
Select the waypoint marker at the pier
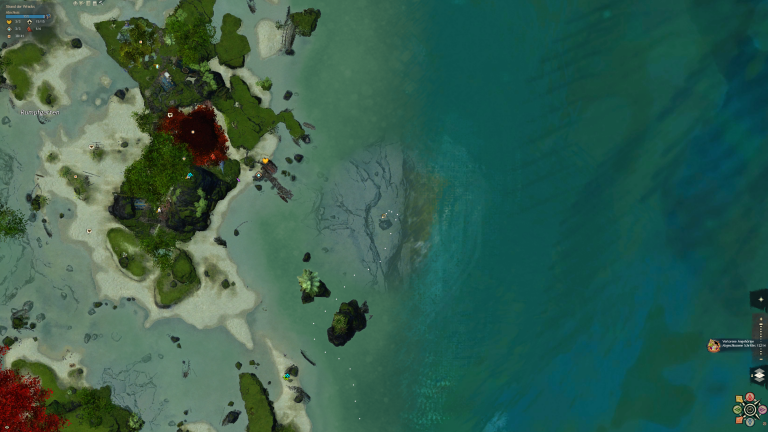[258, 176]
